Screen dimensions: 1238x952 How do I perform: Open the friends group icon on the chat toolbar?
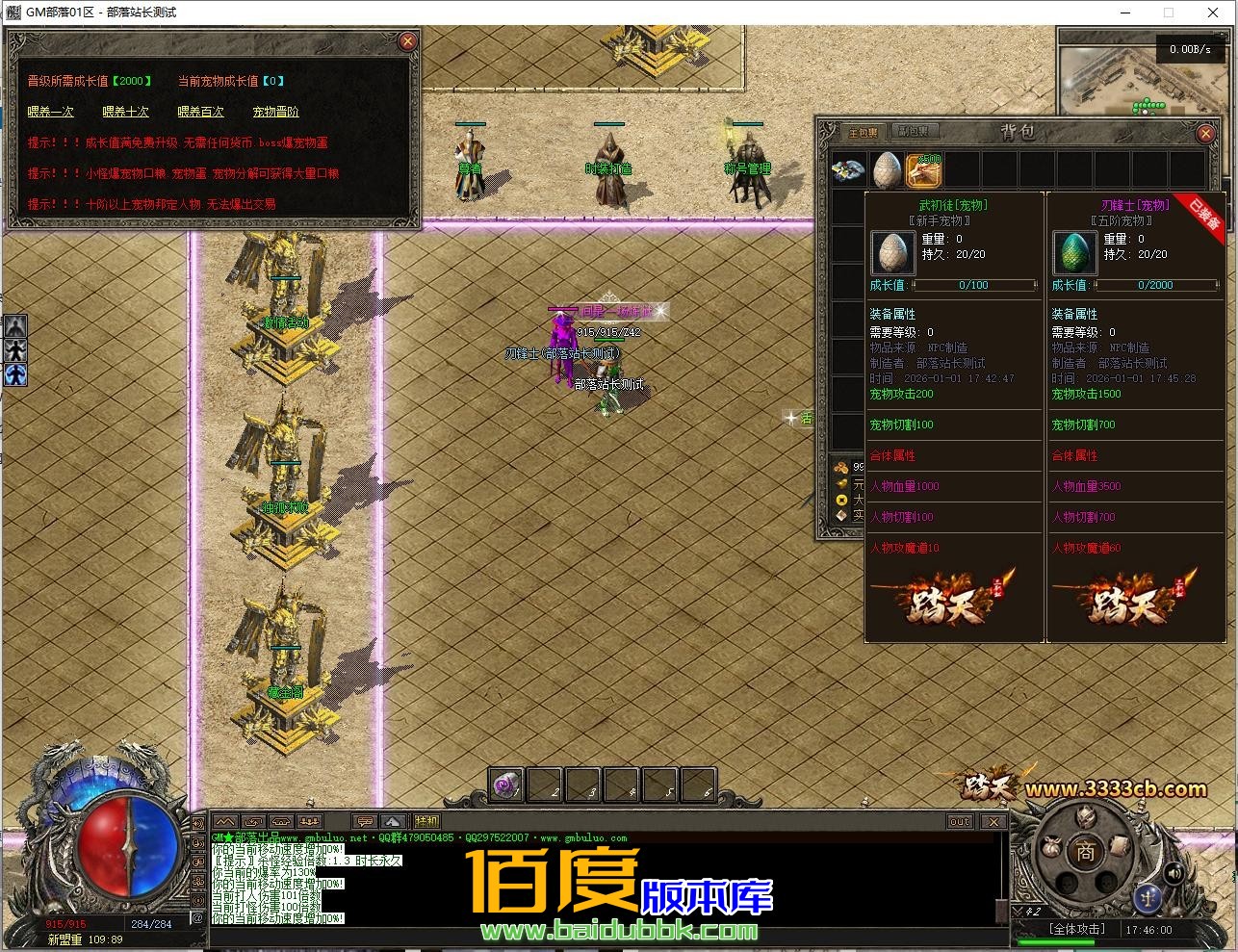click(x=310, y=821)
